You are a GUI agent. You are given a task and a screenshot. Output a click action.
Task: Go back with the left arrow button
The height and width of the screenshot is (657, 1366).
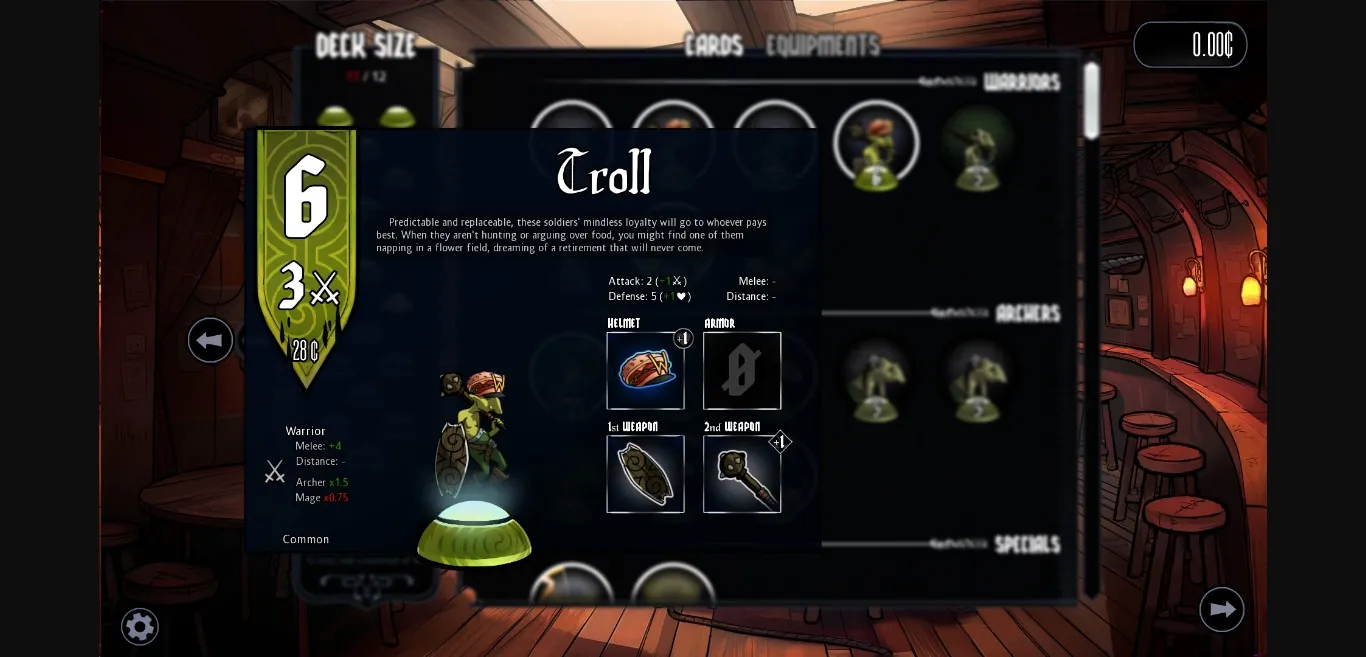[x=210, y=341]
